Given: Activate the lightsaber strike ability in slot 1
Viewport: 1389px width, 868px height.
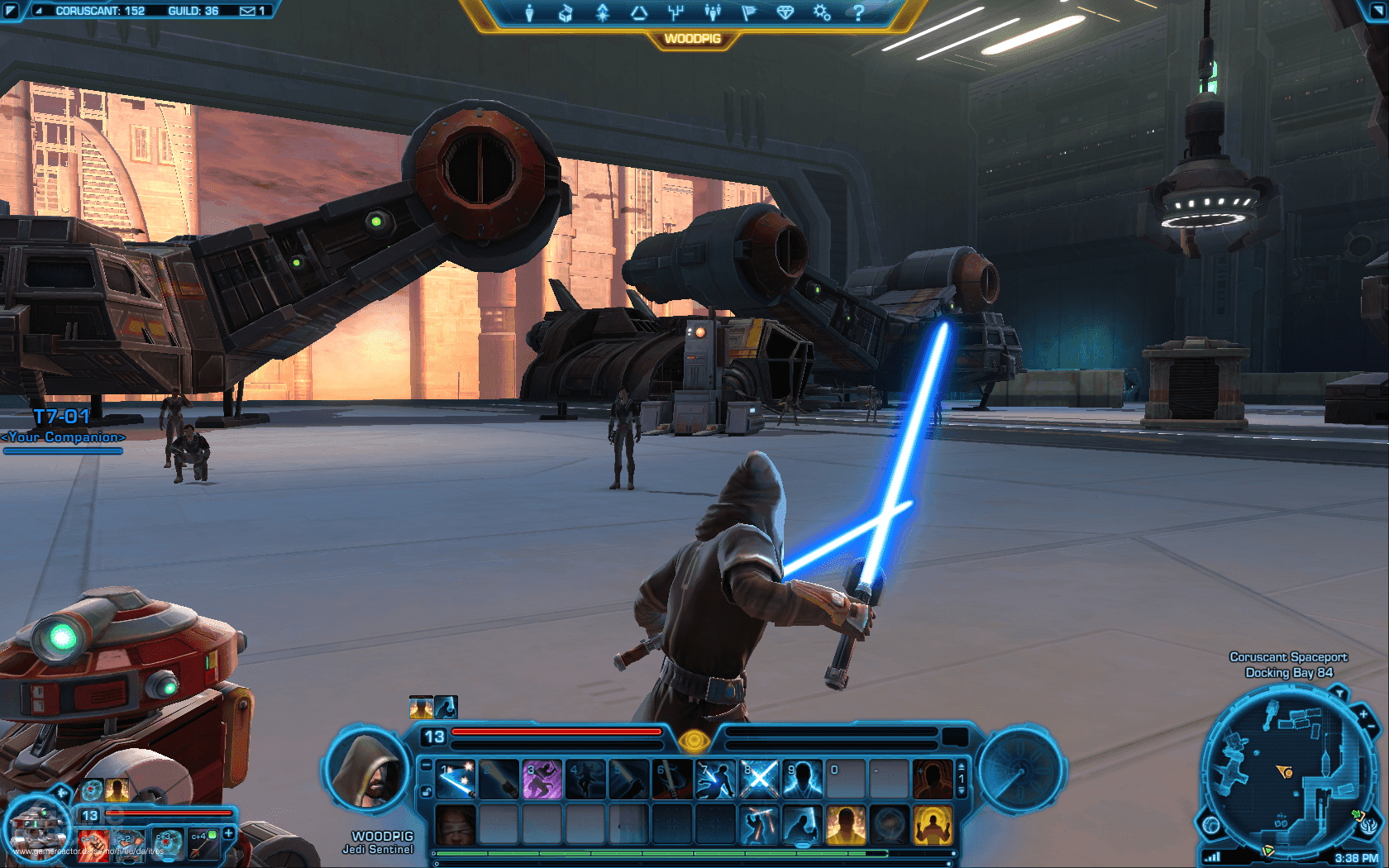Looking at the screenshot, I should [x=456, y=780].
